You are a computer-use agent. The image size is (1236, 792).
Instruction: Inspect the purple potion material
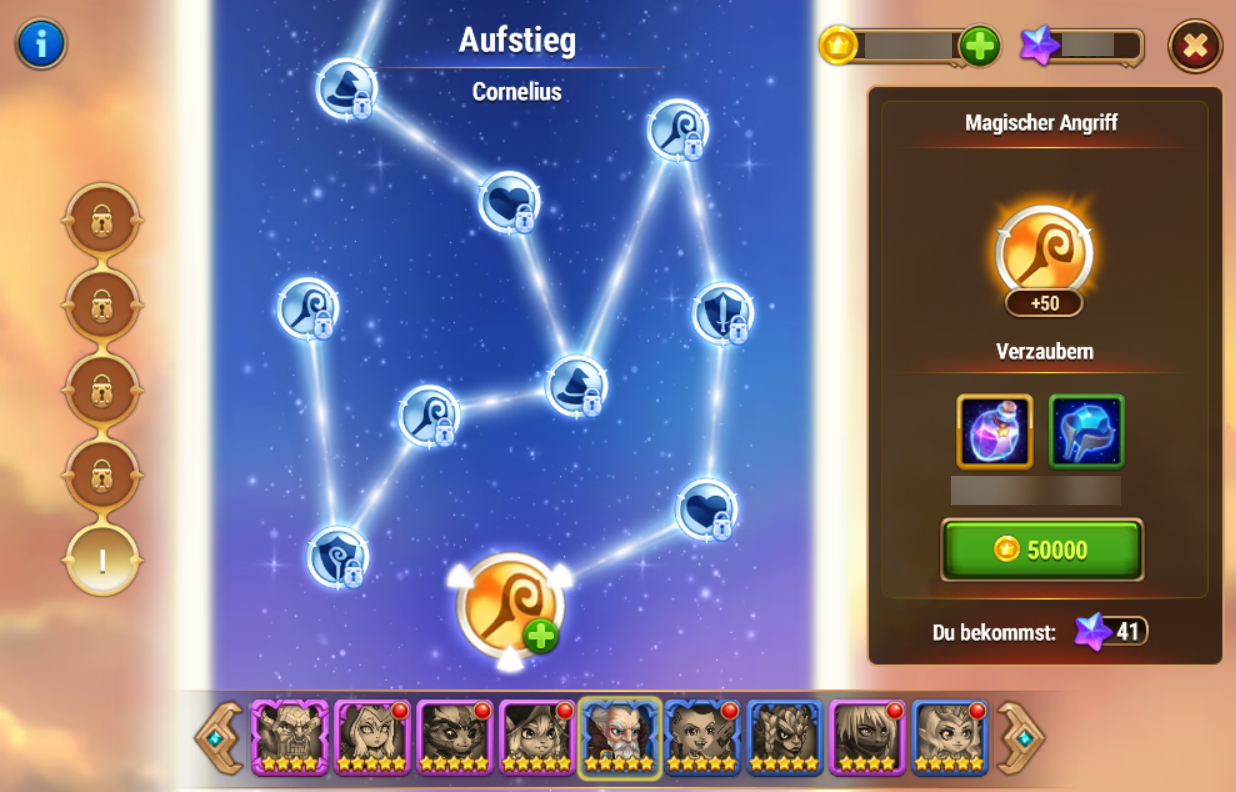[994, 431]
